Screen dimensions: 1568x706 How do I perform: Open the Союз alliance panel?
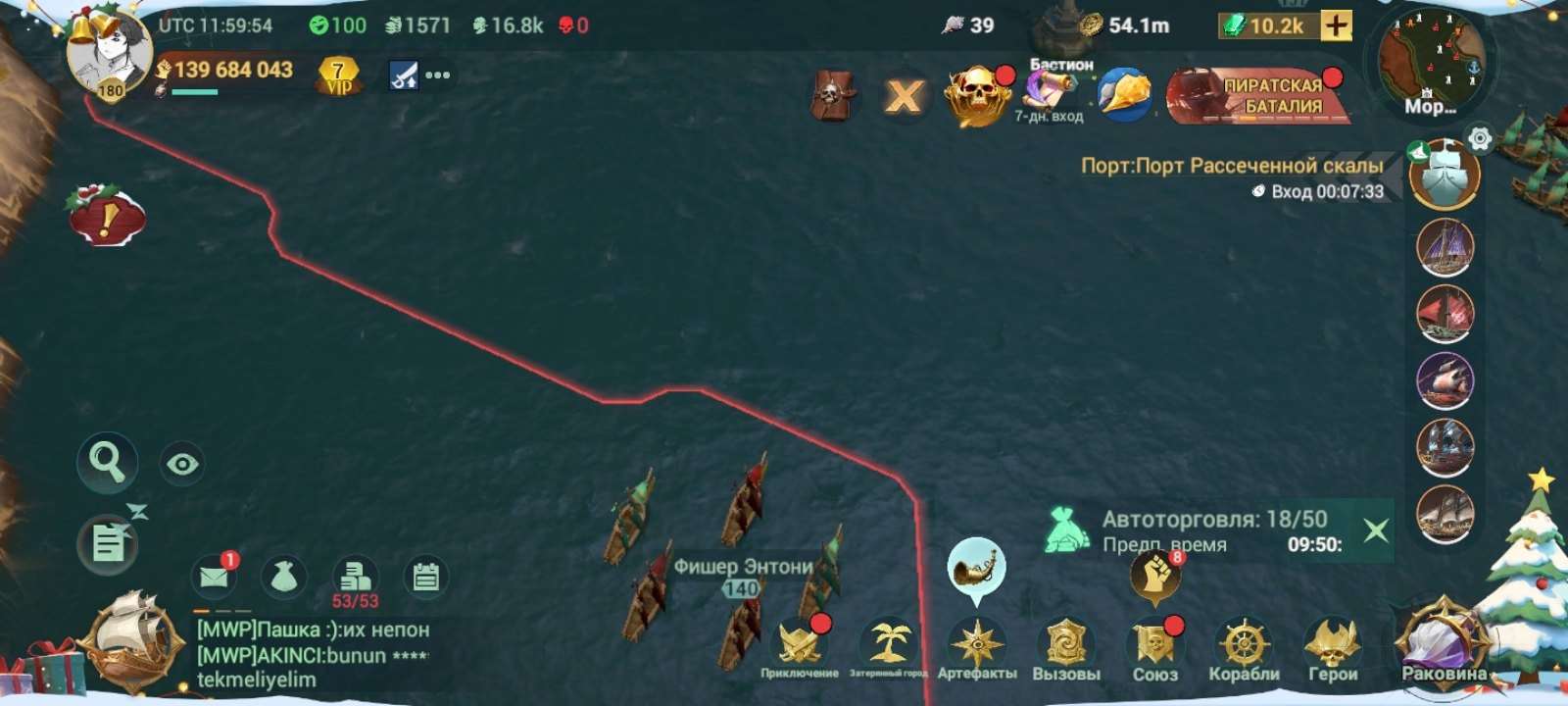tap(1155, 642)
